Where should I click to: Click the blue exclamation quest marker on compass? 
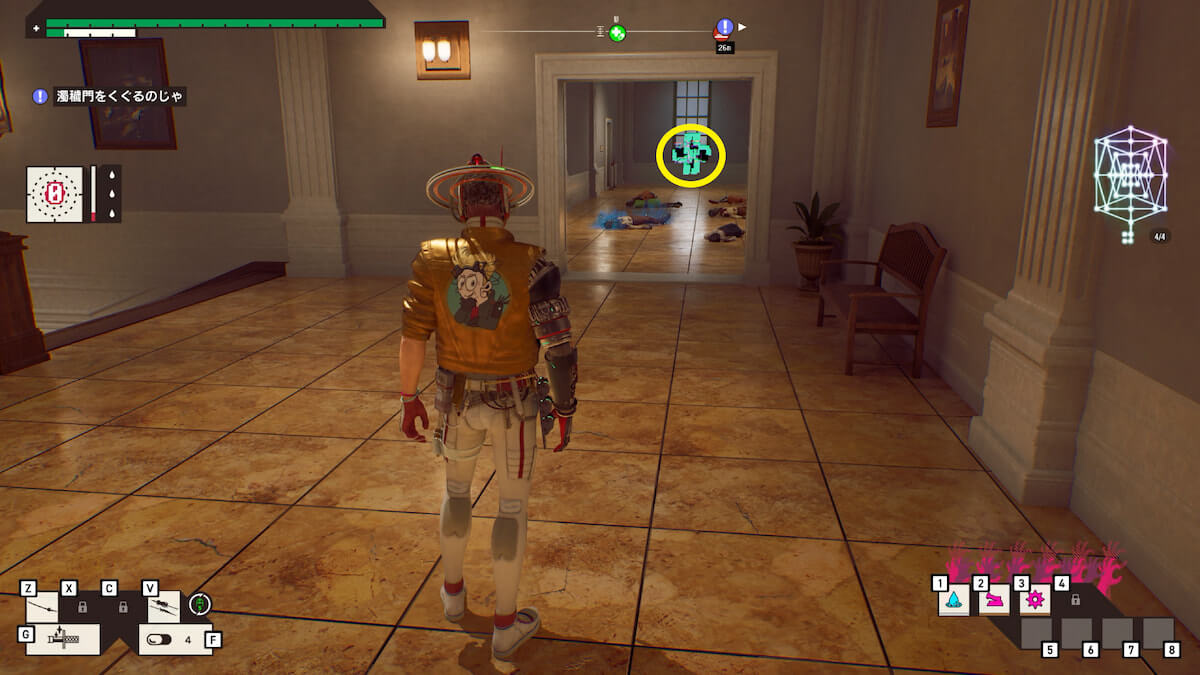pyautogui.click(x=725, y=28)
